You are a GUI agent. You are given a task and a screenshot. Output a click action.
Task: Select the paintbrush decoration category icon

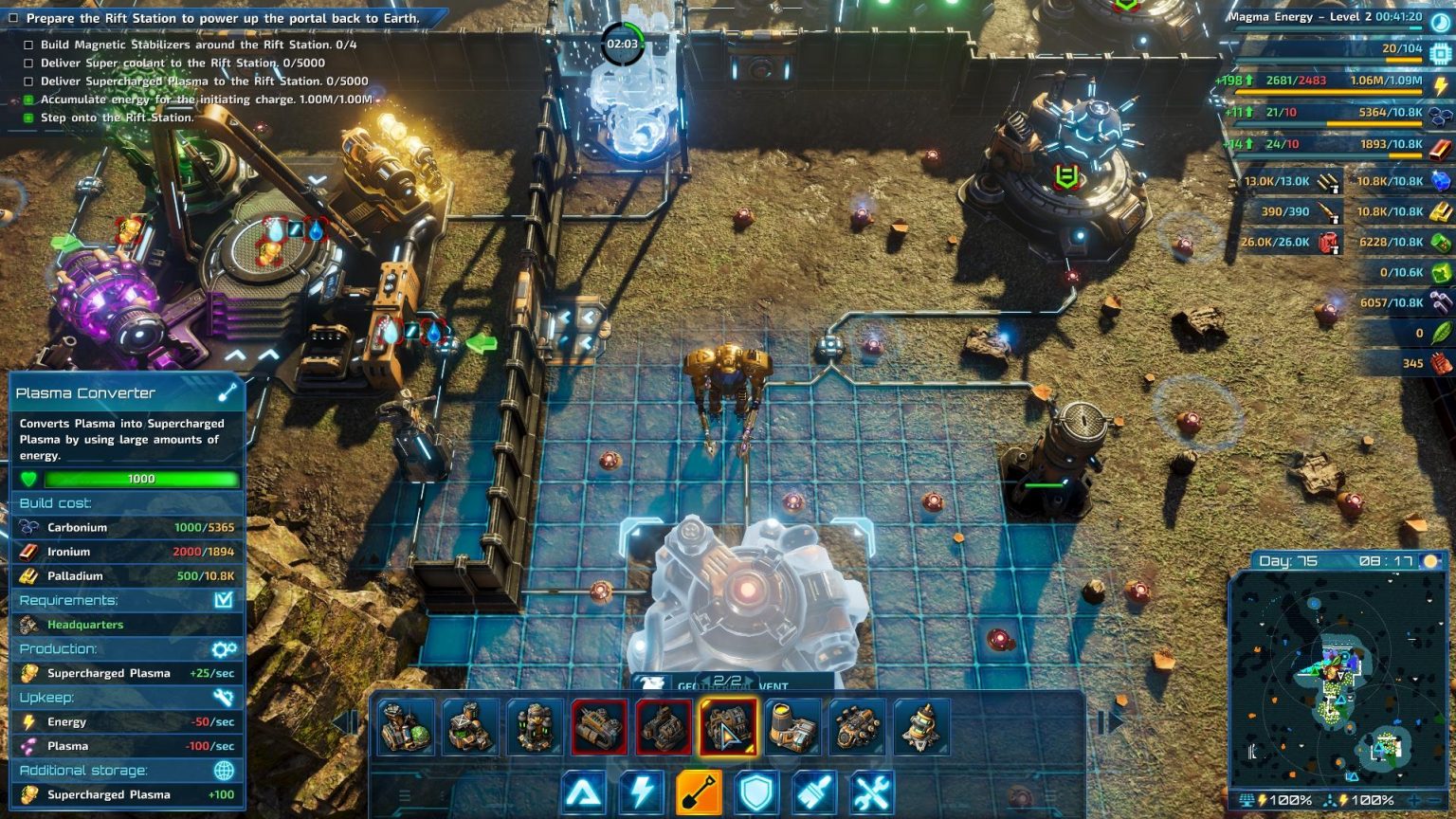[x=813, y=792]
